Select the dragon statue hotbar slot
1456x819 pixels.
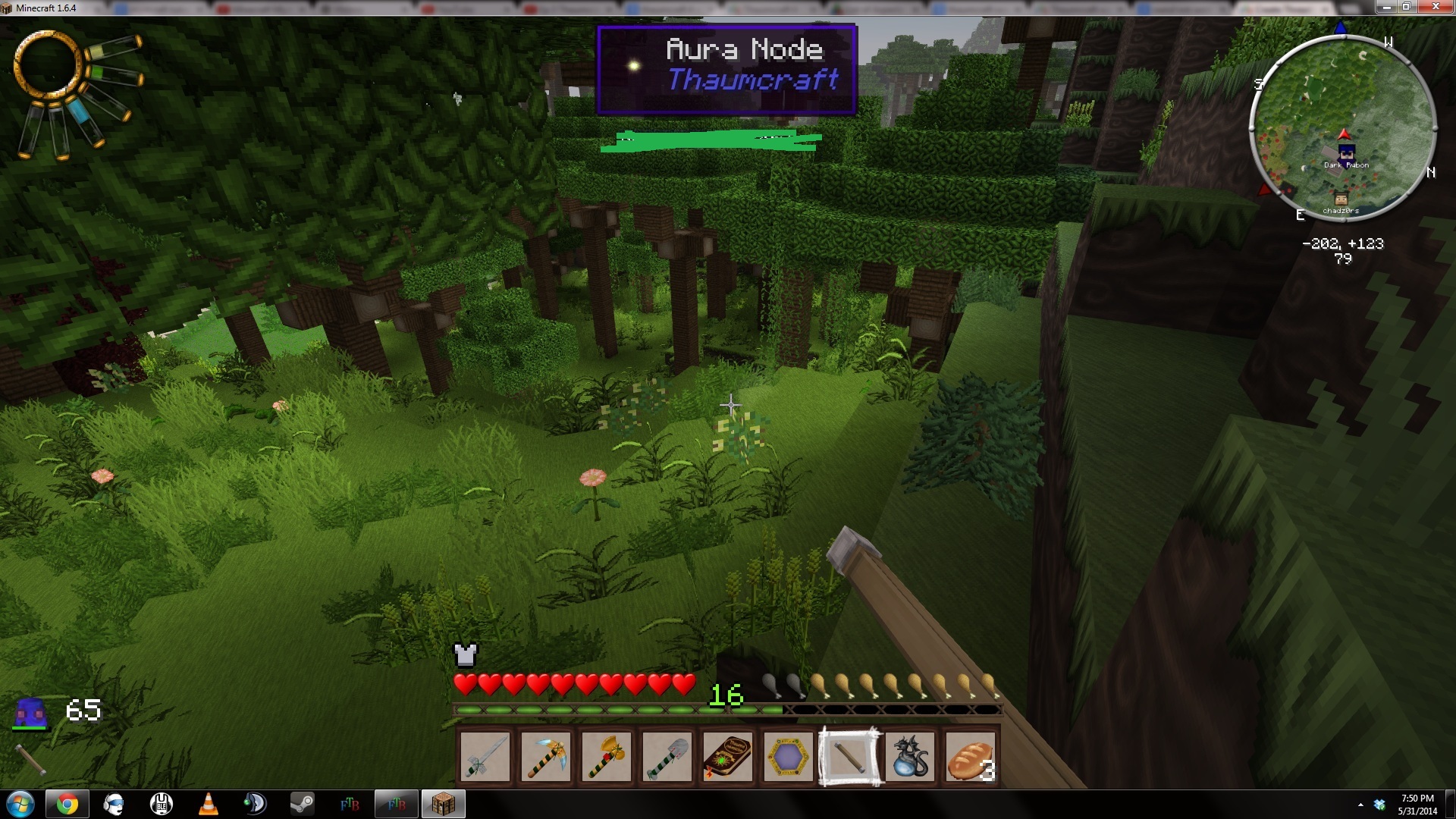(x=910, y=757)
